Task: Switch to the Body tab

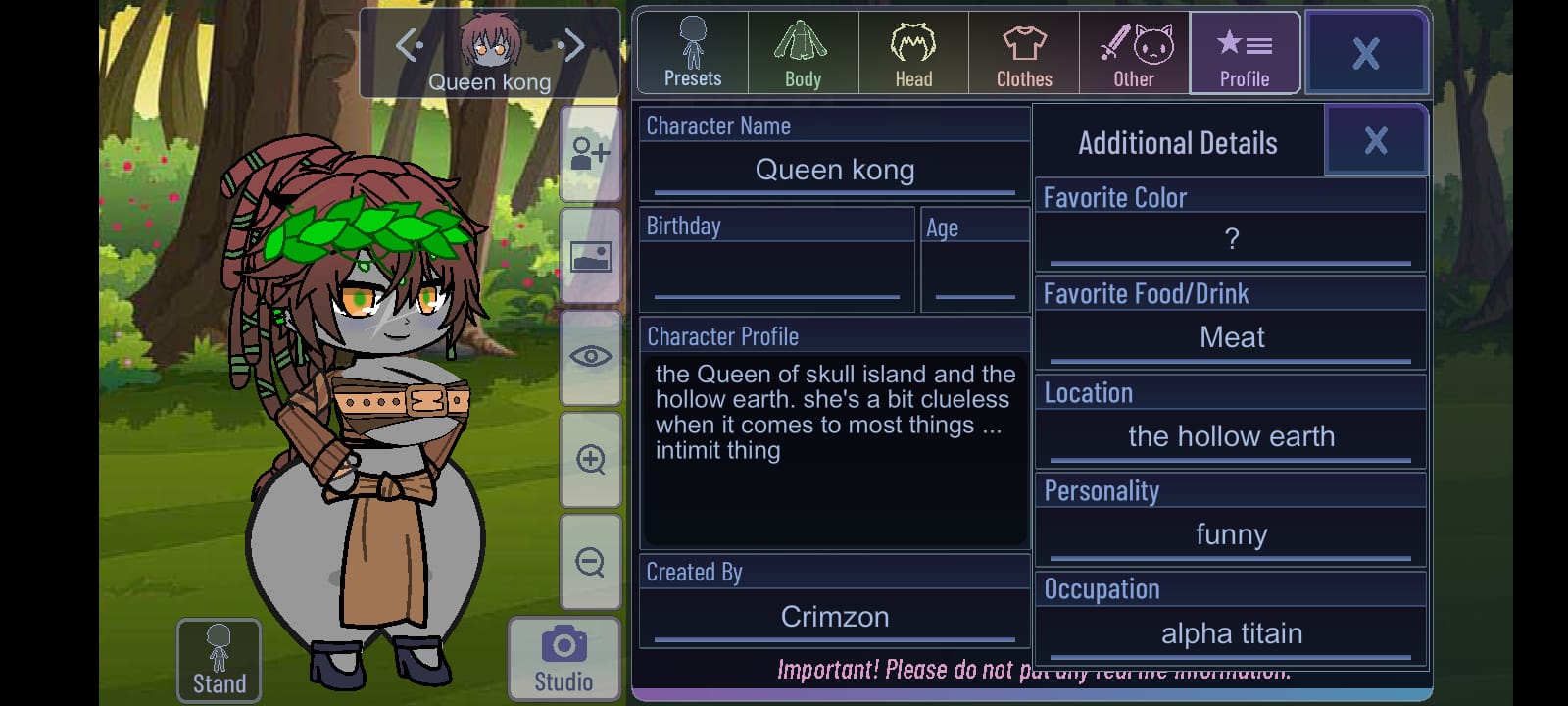Action: coord(803,53)
